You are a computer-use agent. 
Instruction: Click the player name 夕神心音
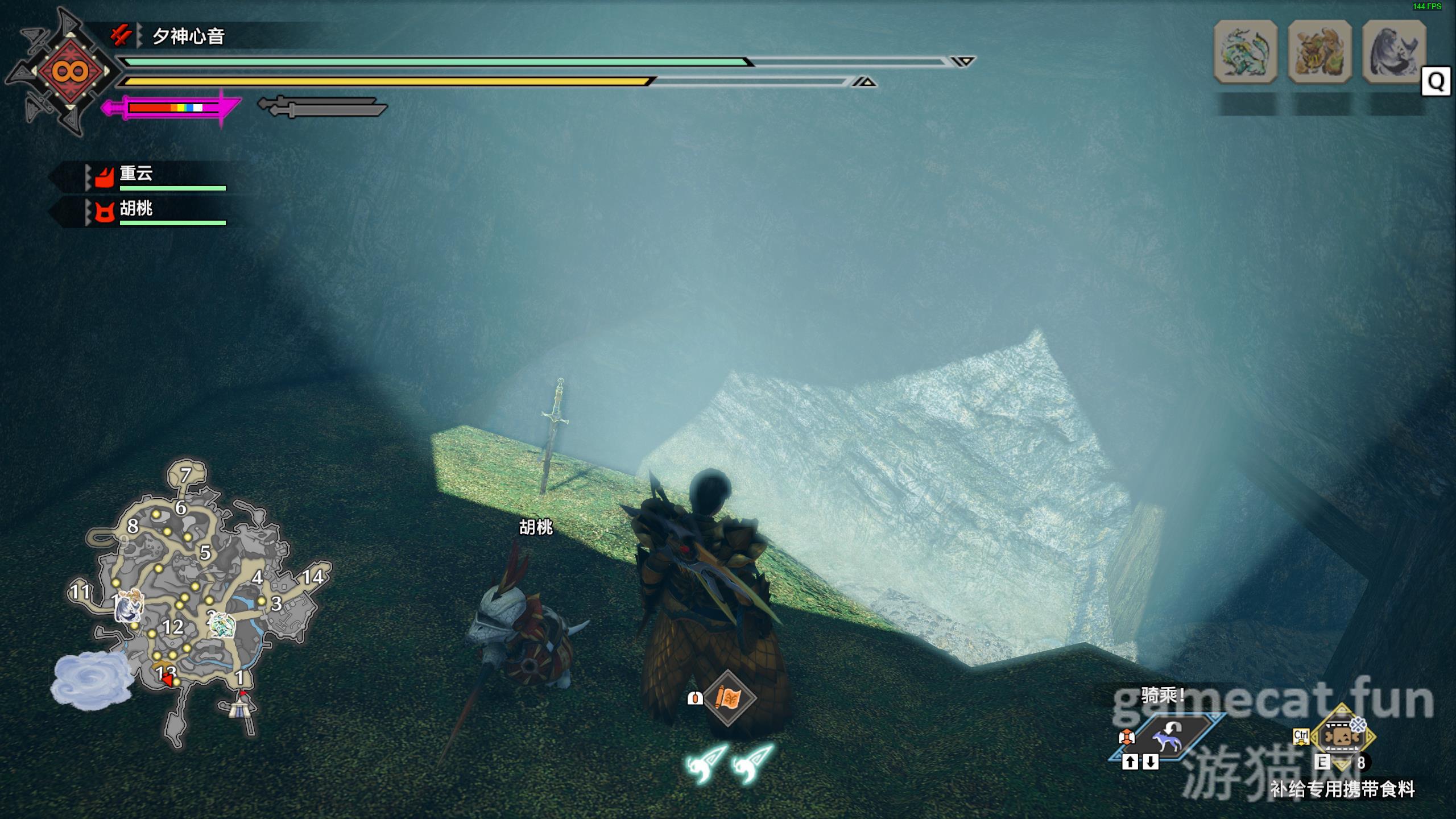[x=188, y=37]
